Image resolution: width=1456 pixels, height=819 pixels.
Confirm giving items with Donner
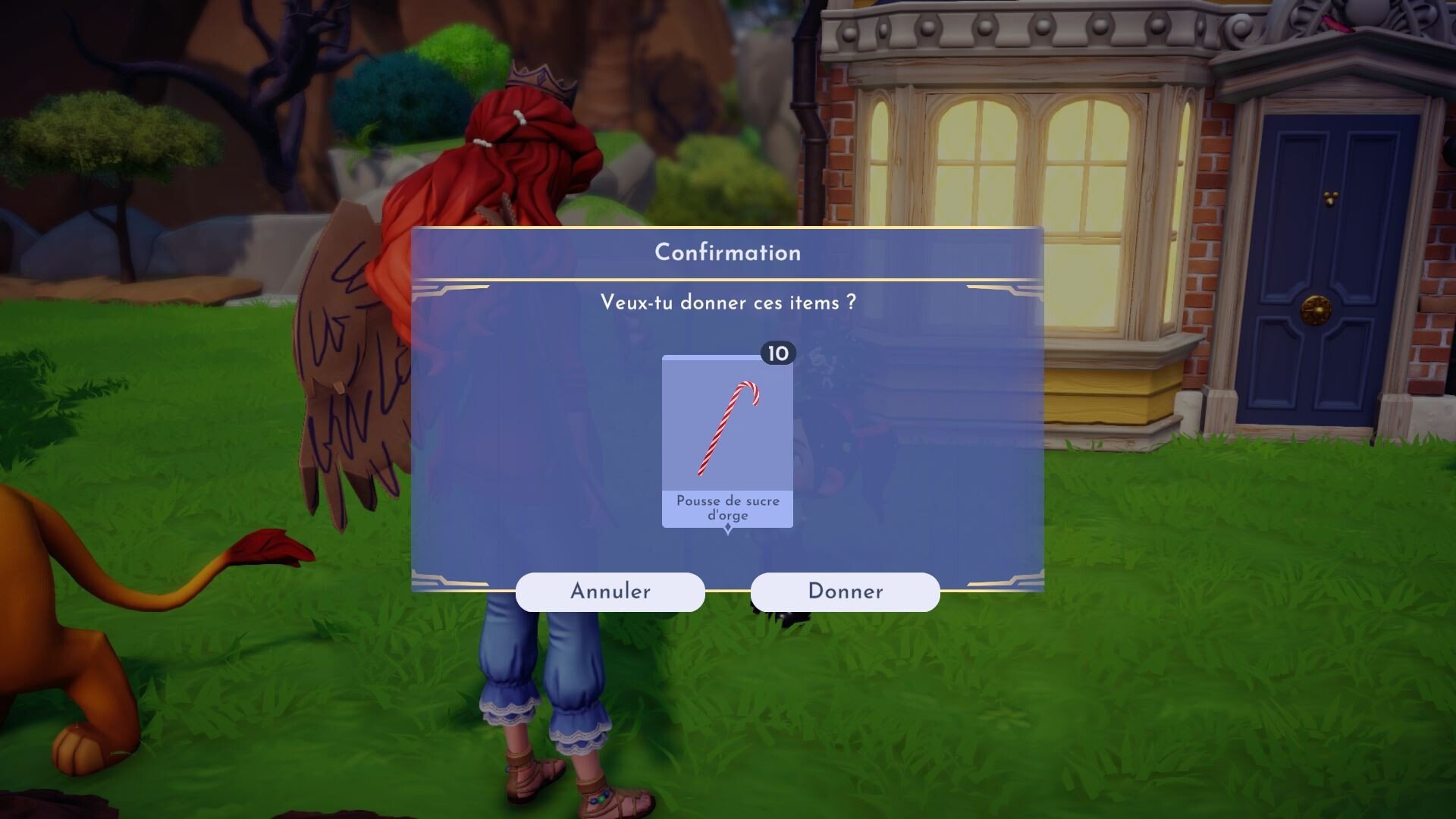click(x=845, y=591)
